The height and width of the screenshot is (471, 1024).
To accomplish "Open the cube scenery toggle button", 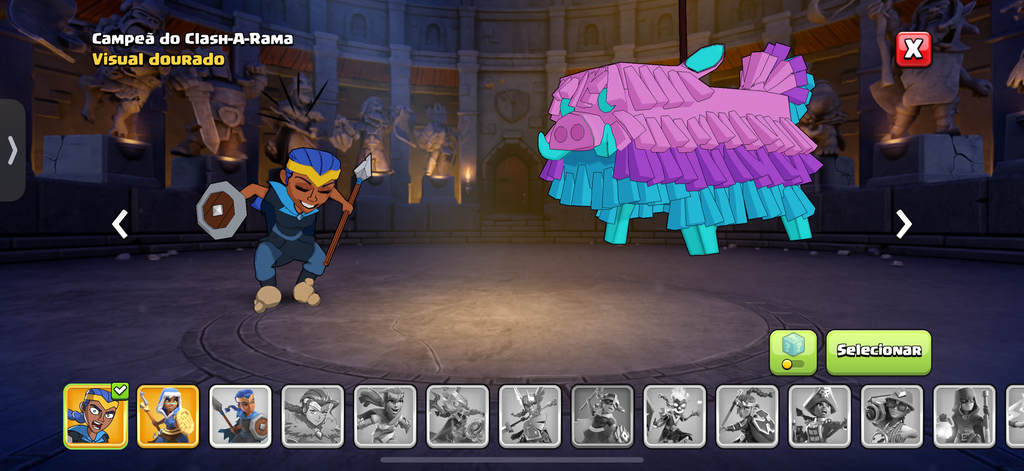I will click(x=792, y=352).
